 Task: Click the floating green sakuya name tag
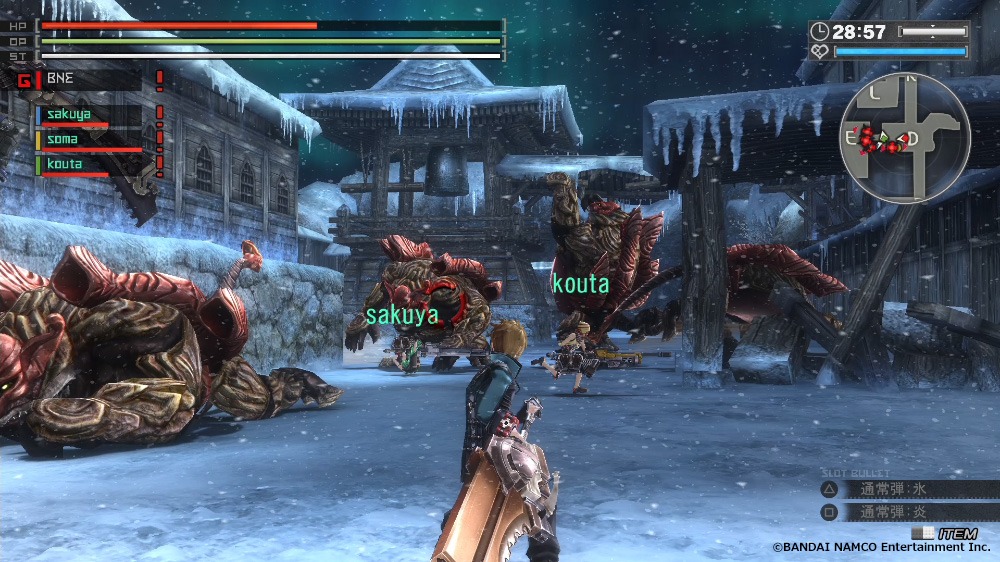click(x=402, y=316)
